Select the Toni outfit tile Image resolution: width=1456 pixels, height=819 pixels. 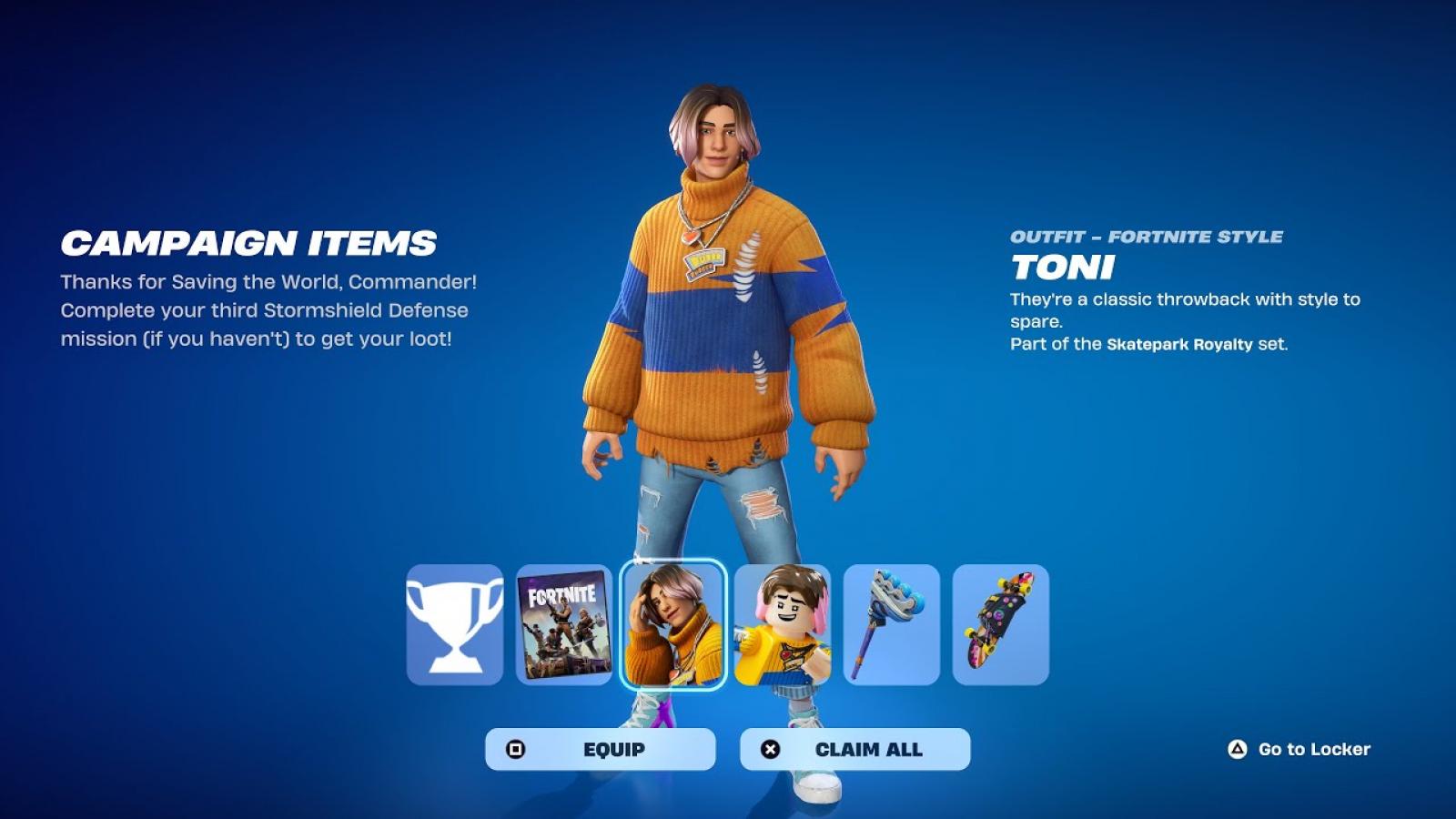tap(673, 624)
